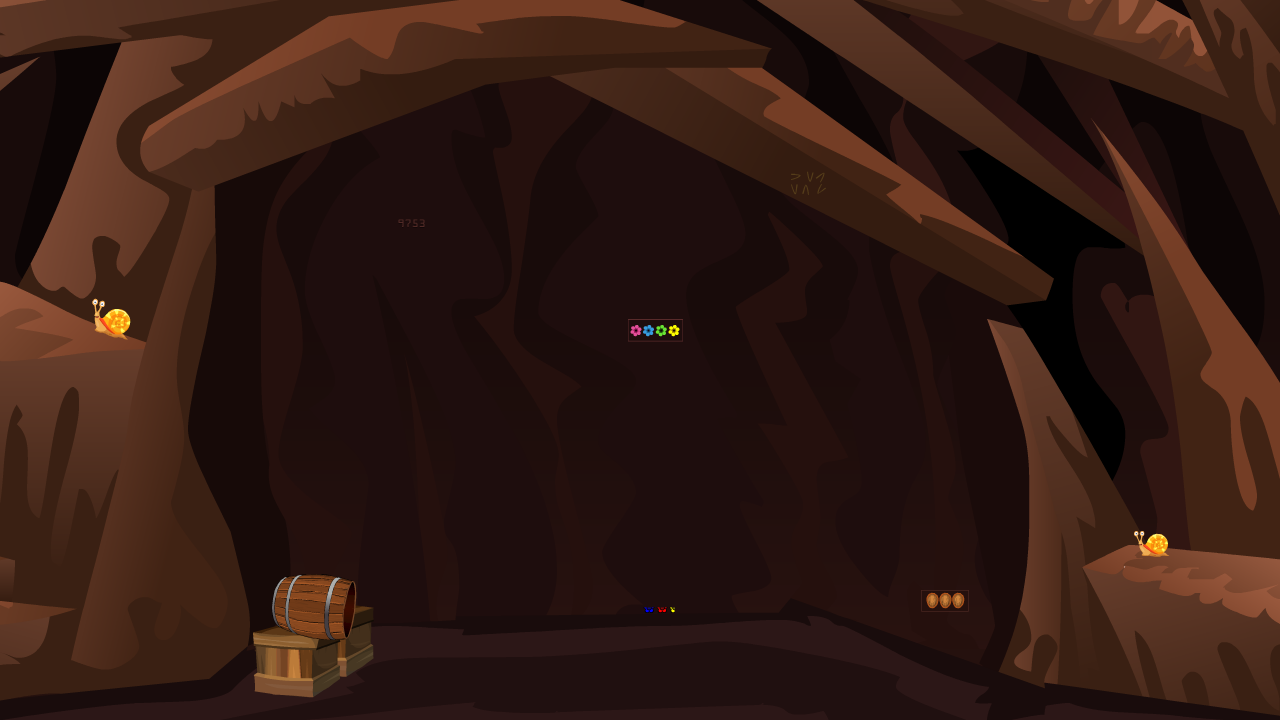
Task: Pick the rightmost coin medallion in the frame
Action: click(958, 600)
